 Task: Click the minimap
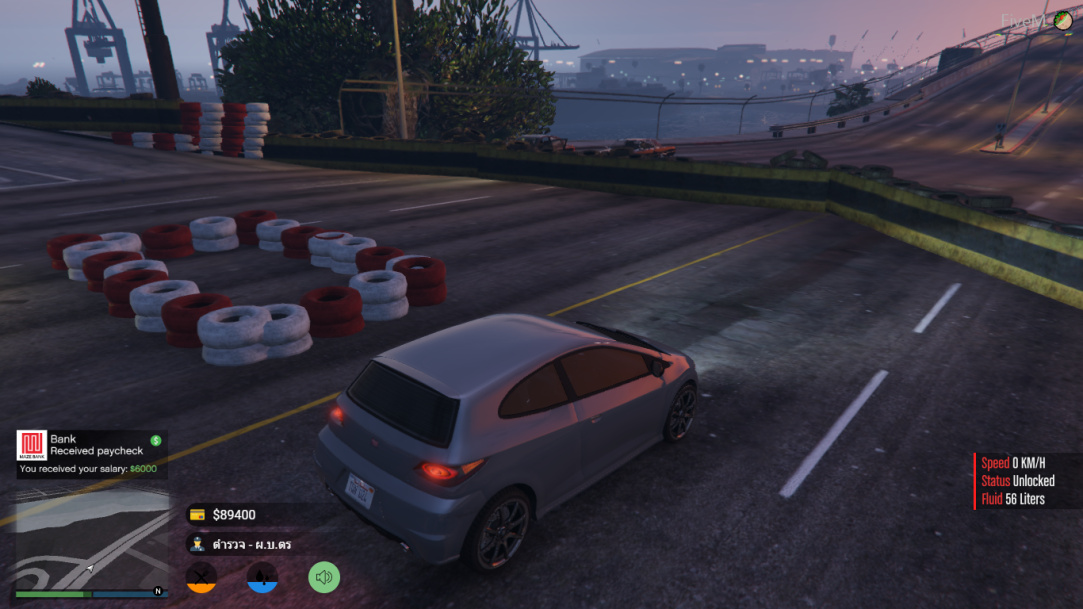(x=91, y=536)
